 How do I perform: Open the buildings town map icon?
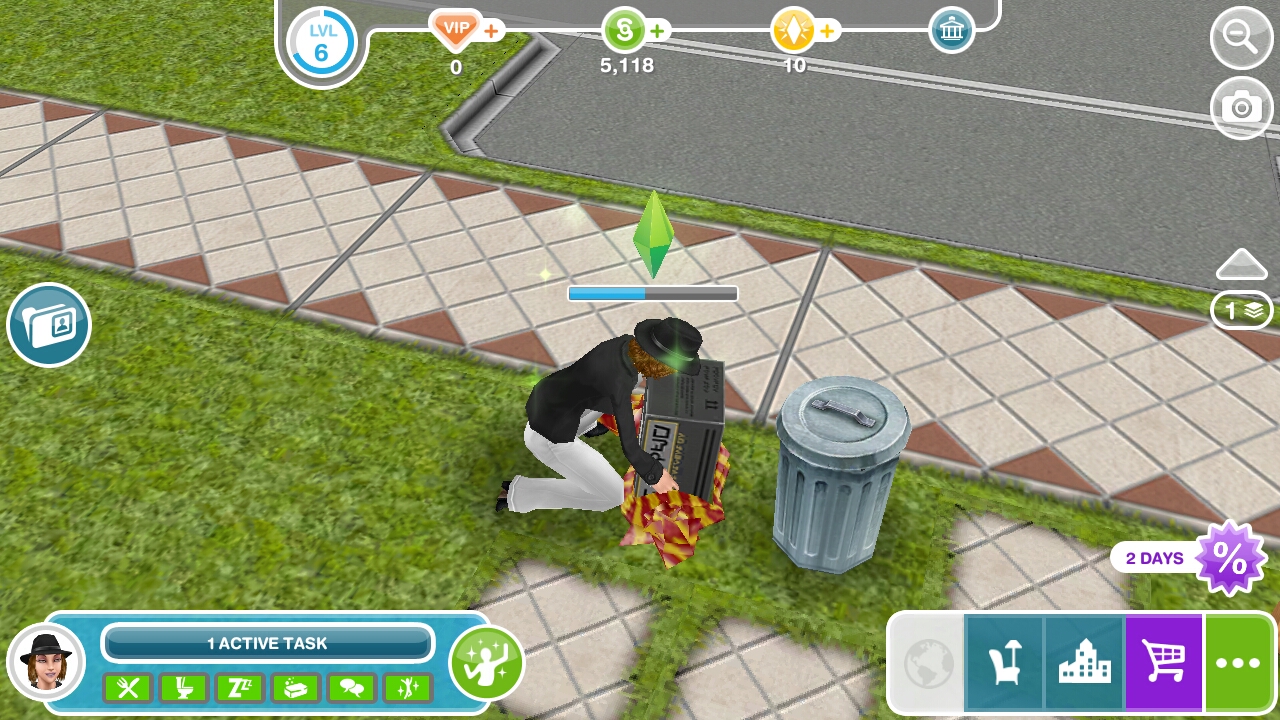click(1083, 662)
